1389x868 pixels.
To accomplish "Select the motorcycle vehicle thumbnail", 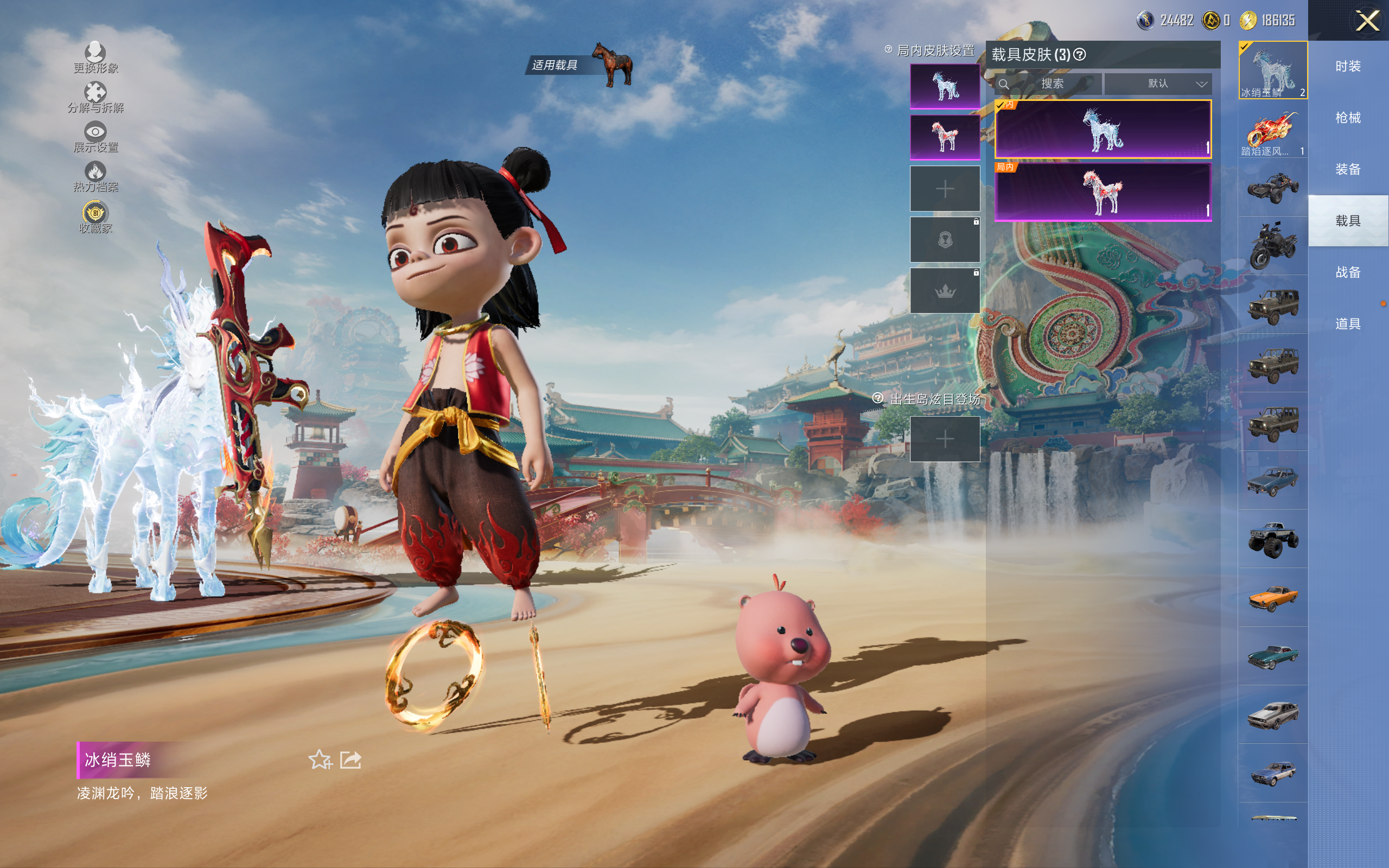I will click(1272, 246).
